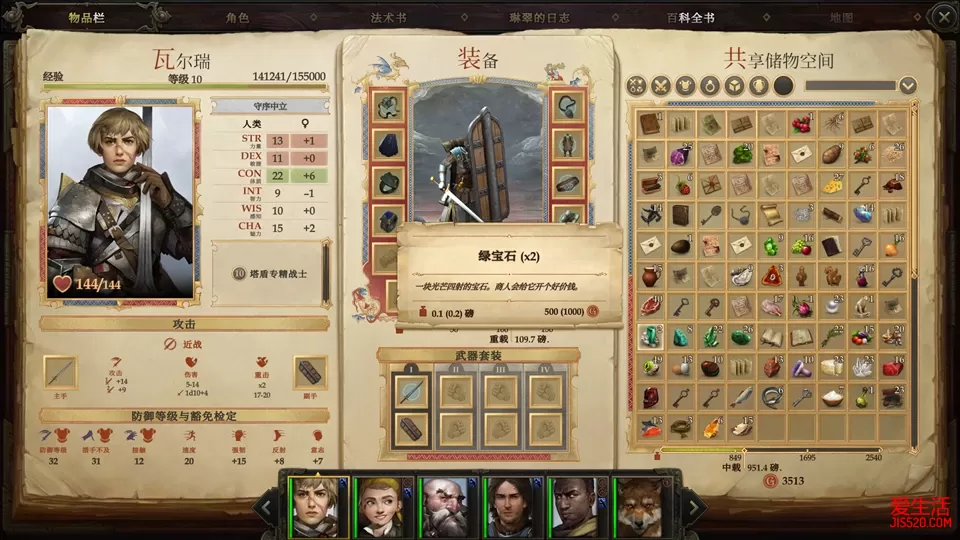Filter stash by the armor category icon
Screen dimensions: 960x540
point(685,86)
